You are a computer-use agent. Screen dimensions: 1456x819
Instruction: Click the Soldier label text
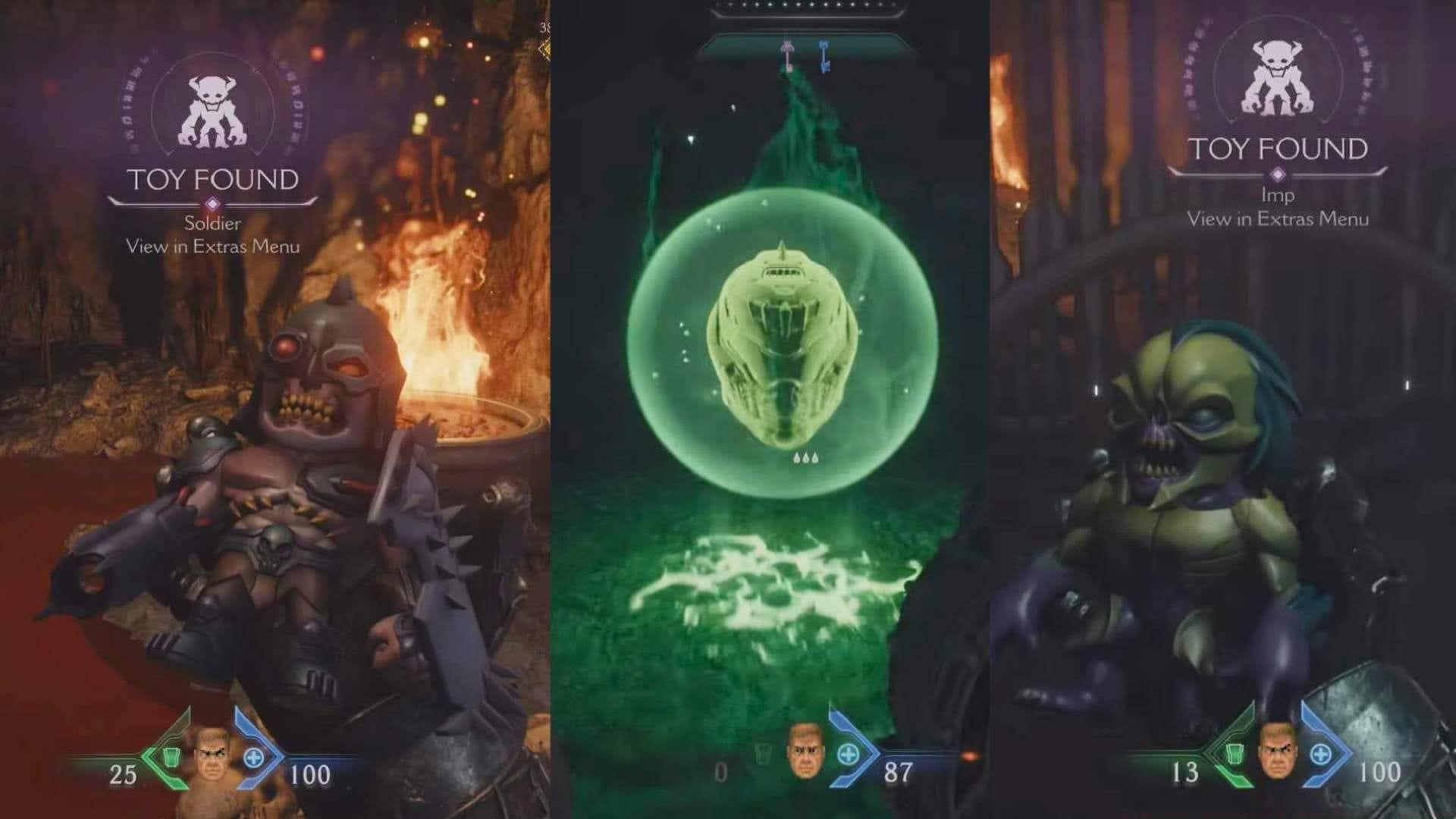[214, 224]
